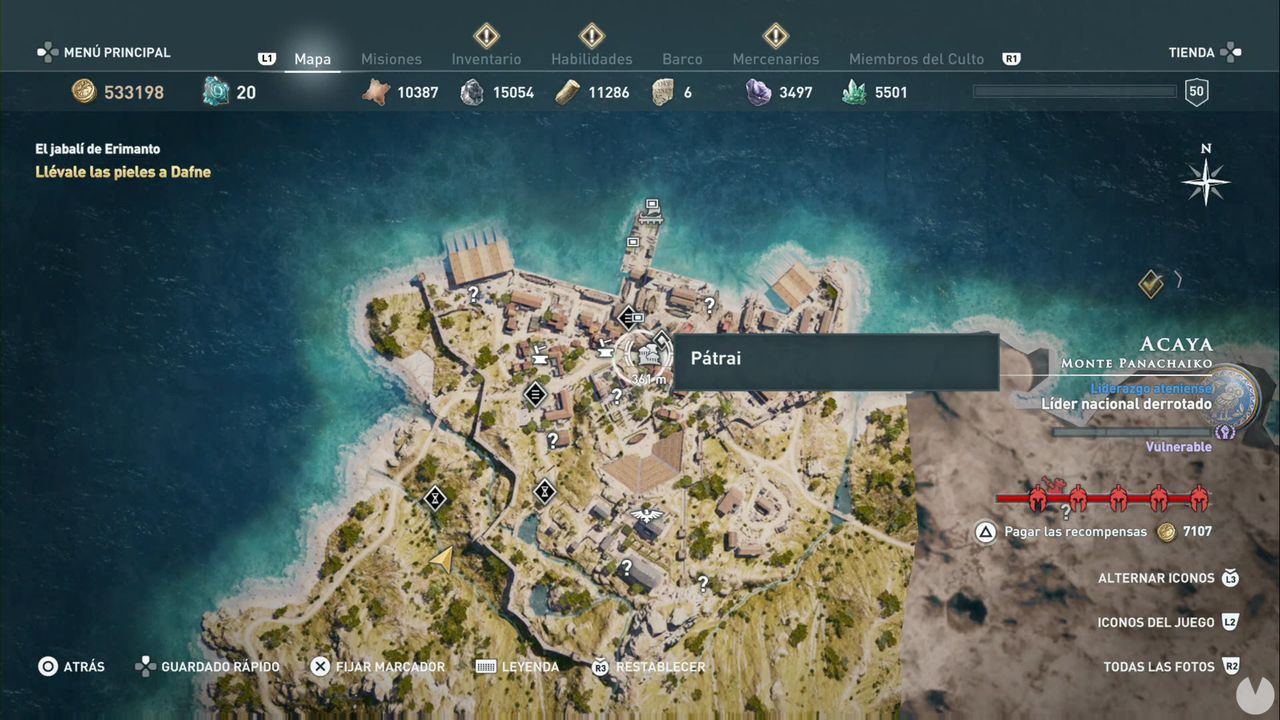Click the level 50 emblem
The image size is (1280, 720).
point(1196,91)
